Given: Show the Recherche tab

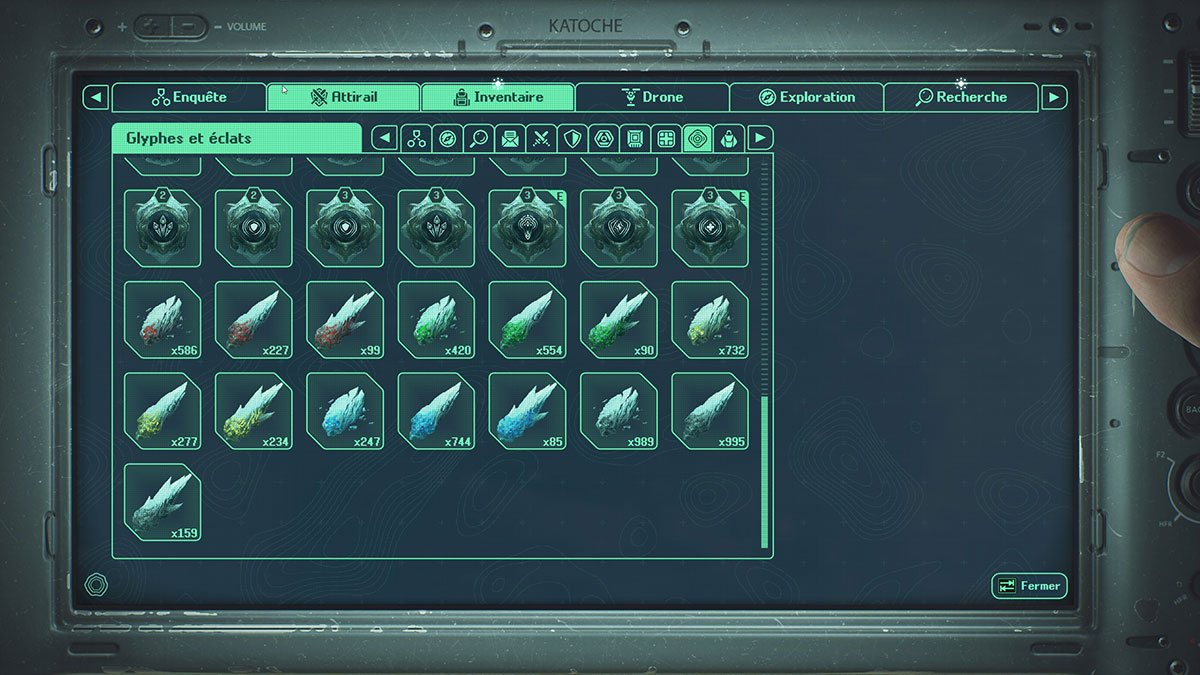Looking at the screenshot, I should click(961, 97).
